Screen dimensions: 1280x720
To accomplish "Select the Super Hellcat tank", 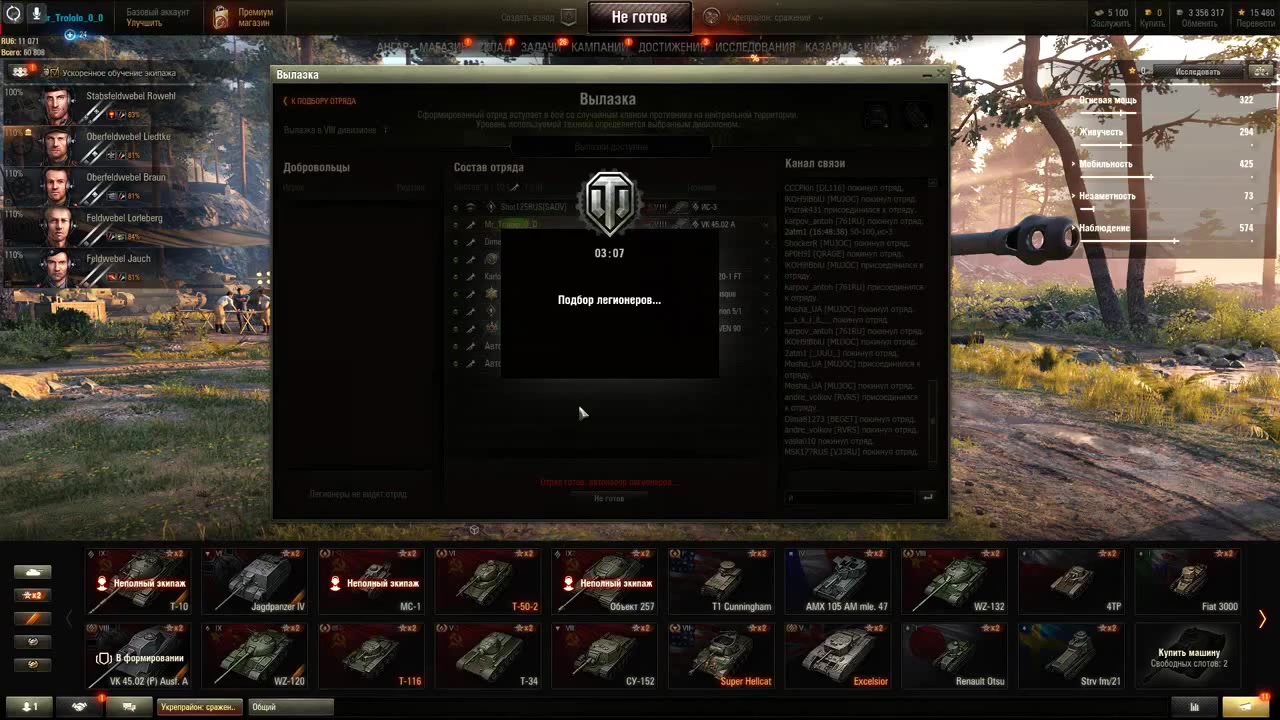I will [722, 655].
